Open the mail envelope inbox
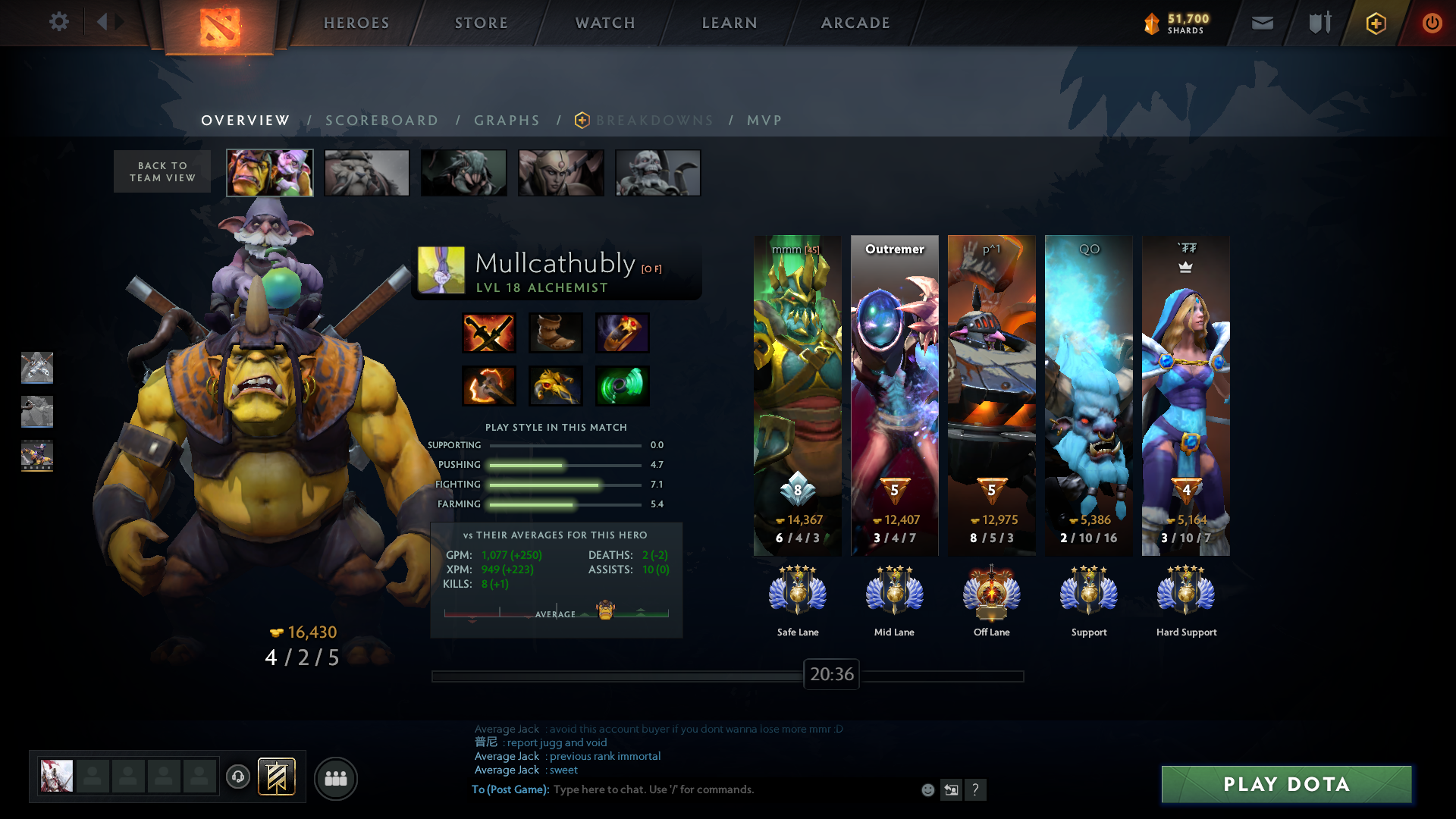Image resolution: width=1456 pixels, height=819 pixels. tap(1262, 23)
